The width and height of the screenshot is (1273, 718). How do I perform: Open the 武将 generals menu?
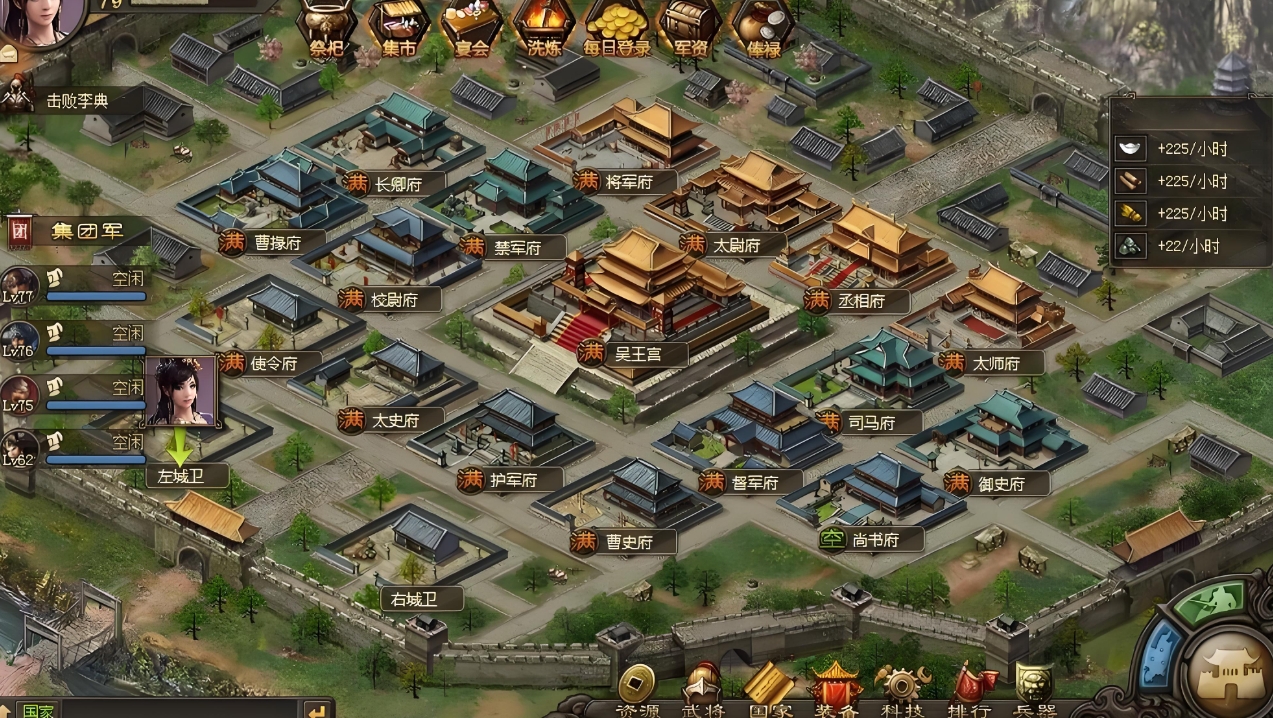click(702, 692)
